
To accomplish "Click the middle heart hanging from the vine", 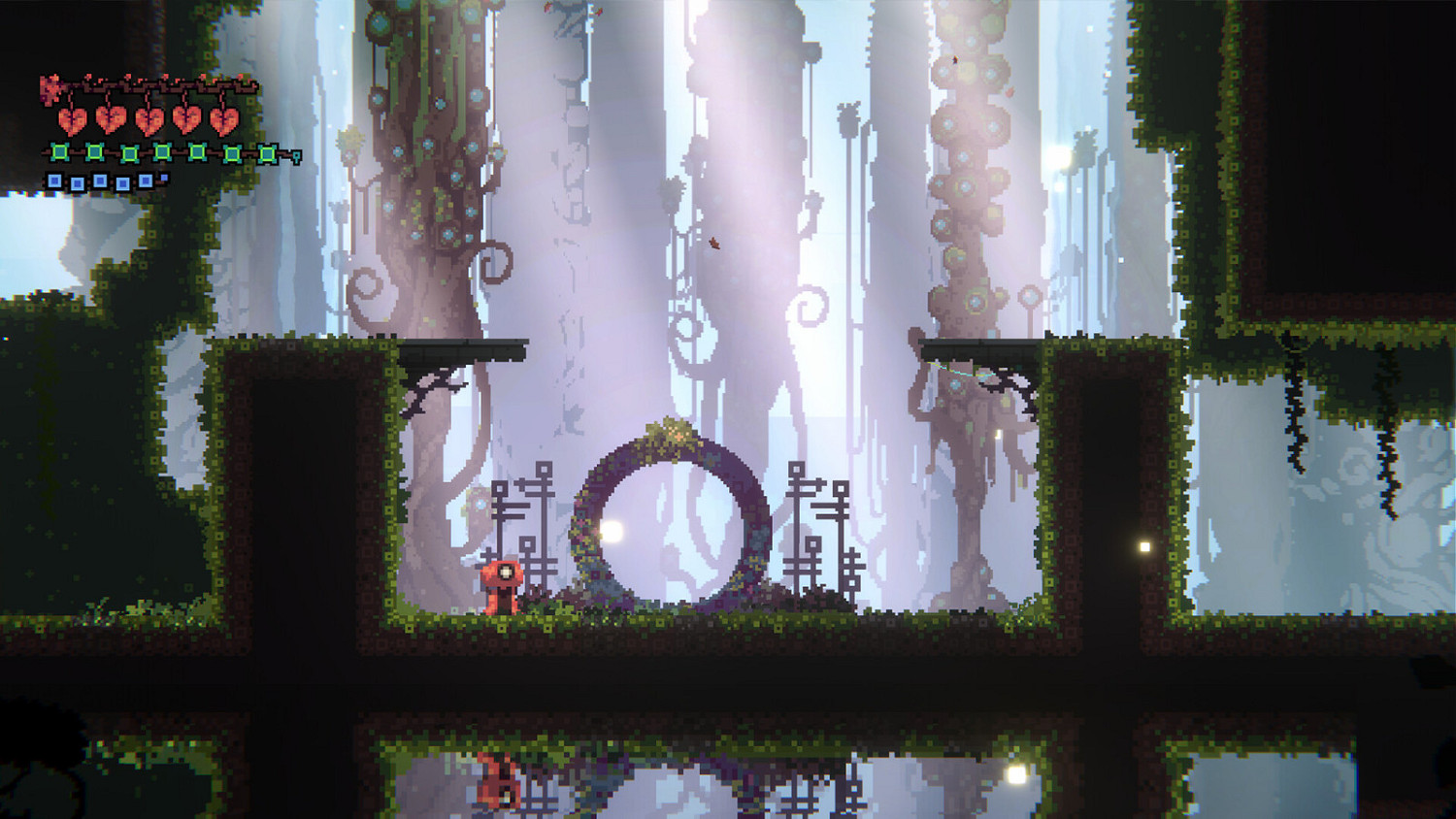I will click(x=149, y=120).
